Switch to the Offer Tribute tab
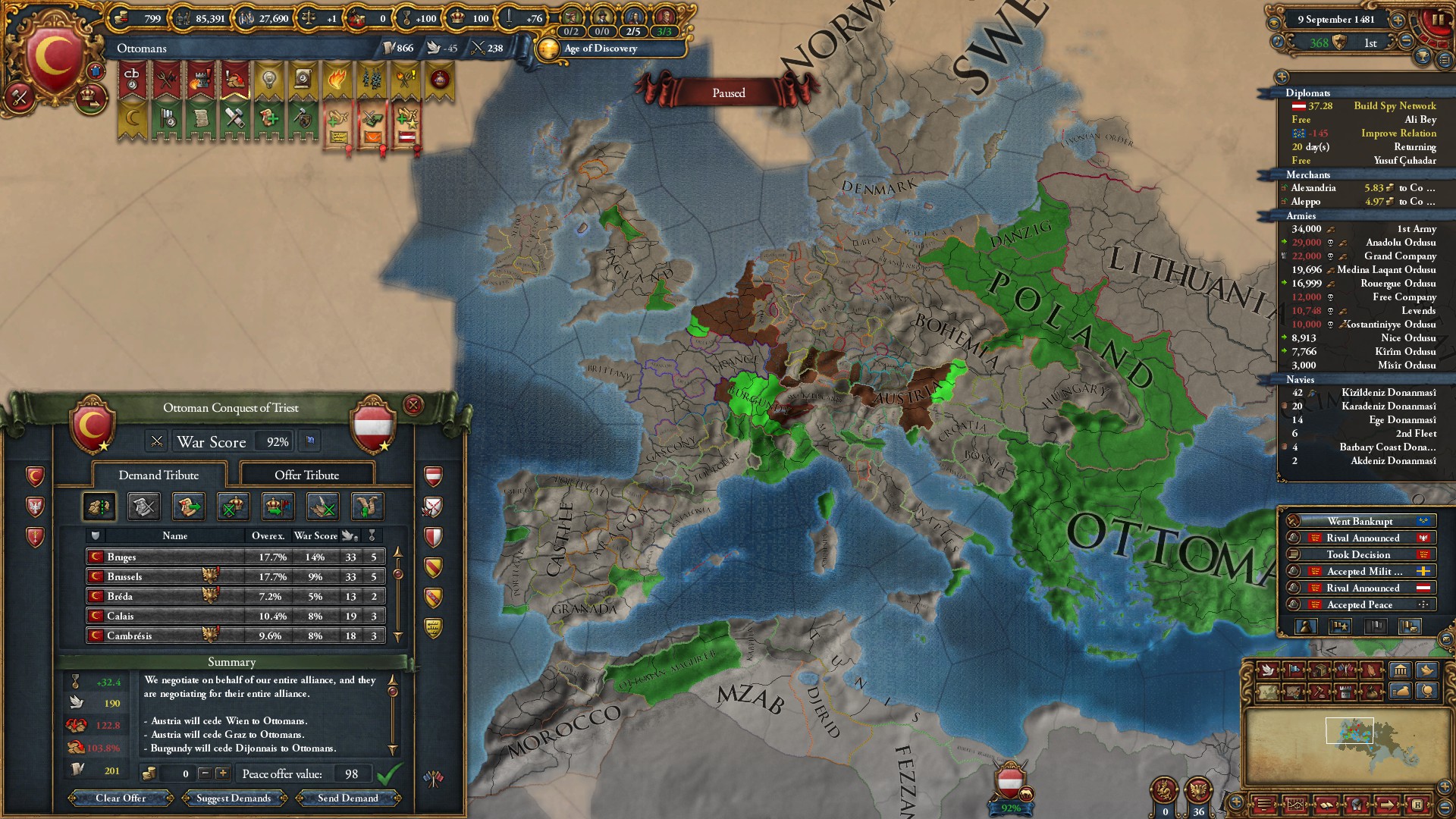Image resolution: width=1456 pixels, height=819 pixels. pyautogui.click(x=306, y=475)
